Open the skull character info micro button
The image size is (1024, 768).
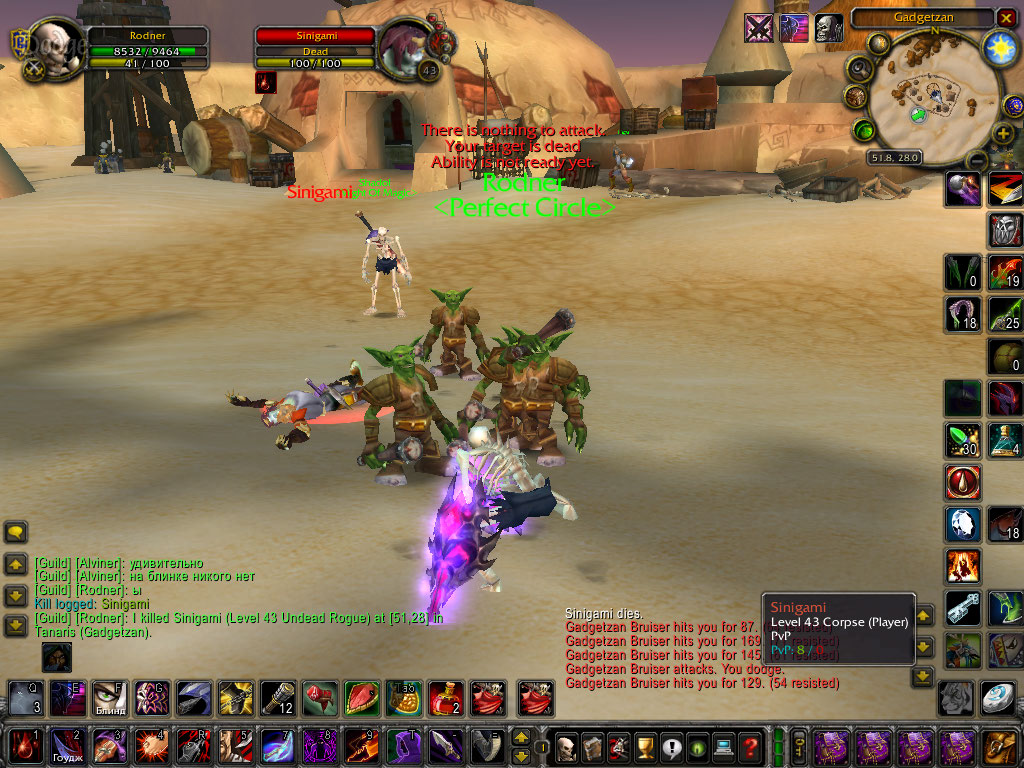tap(567, 746)
